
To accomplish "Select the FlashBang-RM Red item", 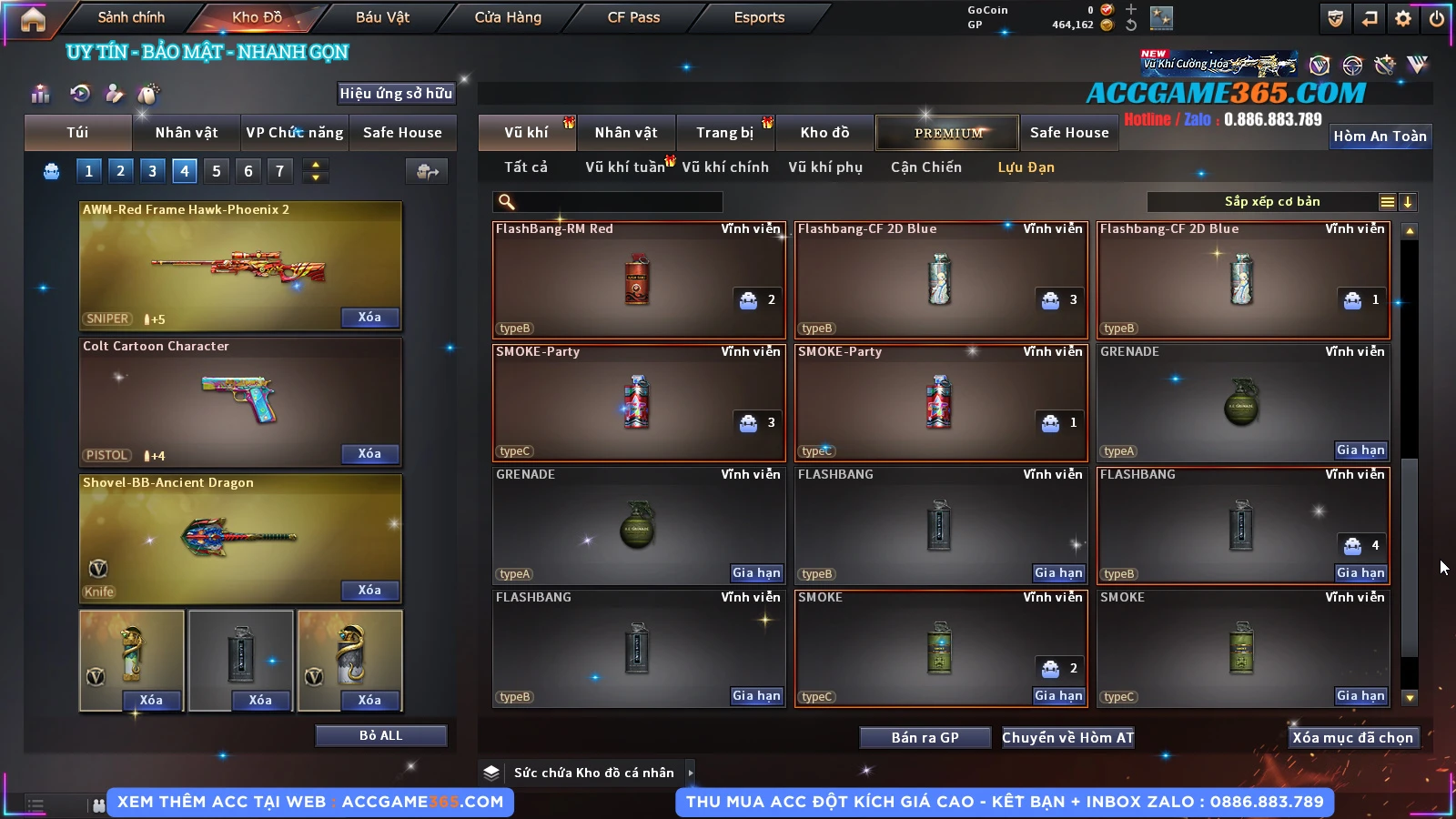I will click(x=638, y=279).
